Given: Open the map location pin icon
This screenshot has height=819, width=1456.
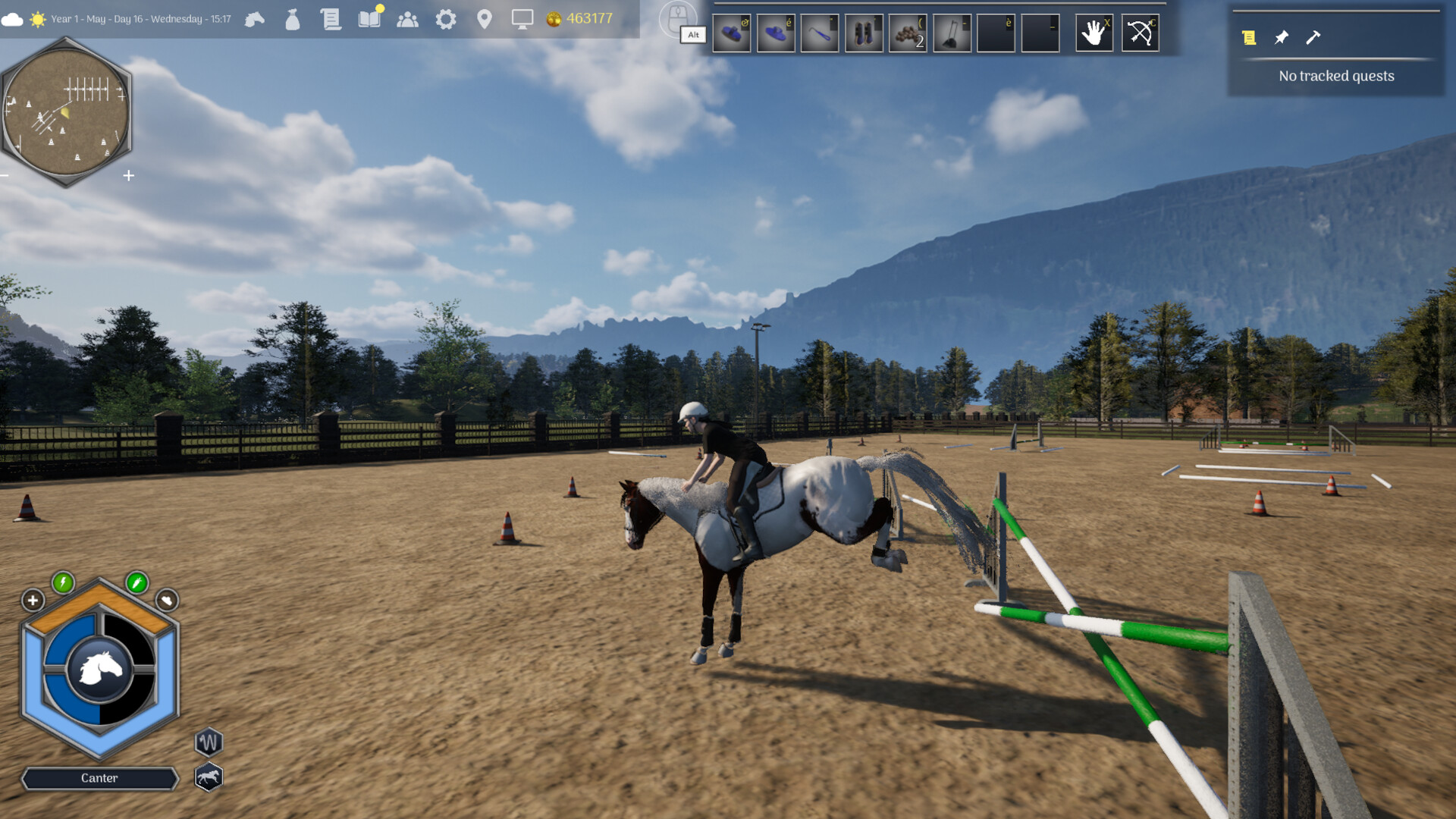Looking at the screenshot, I should [x=485, y=20].
